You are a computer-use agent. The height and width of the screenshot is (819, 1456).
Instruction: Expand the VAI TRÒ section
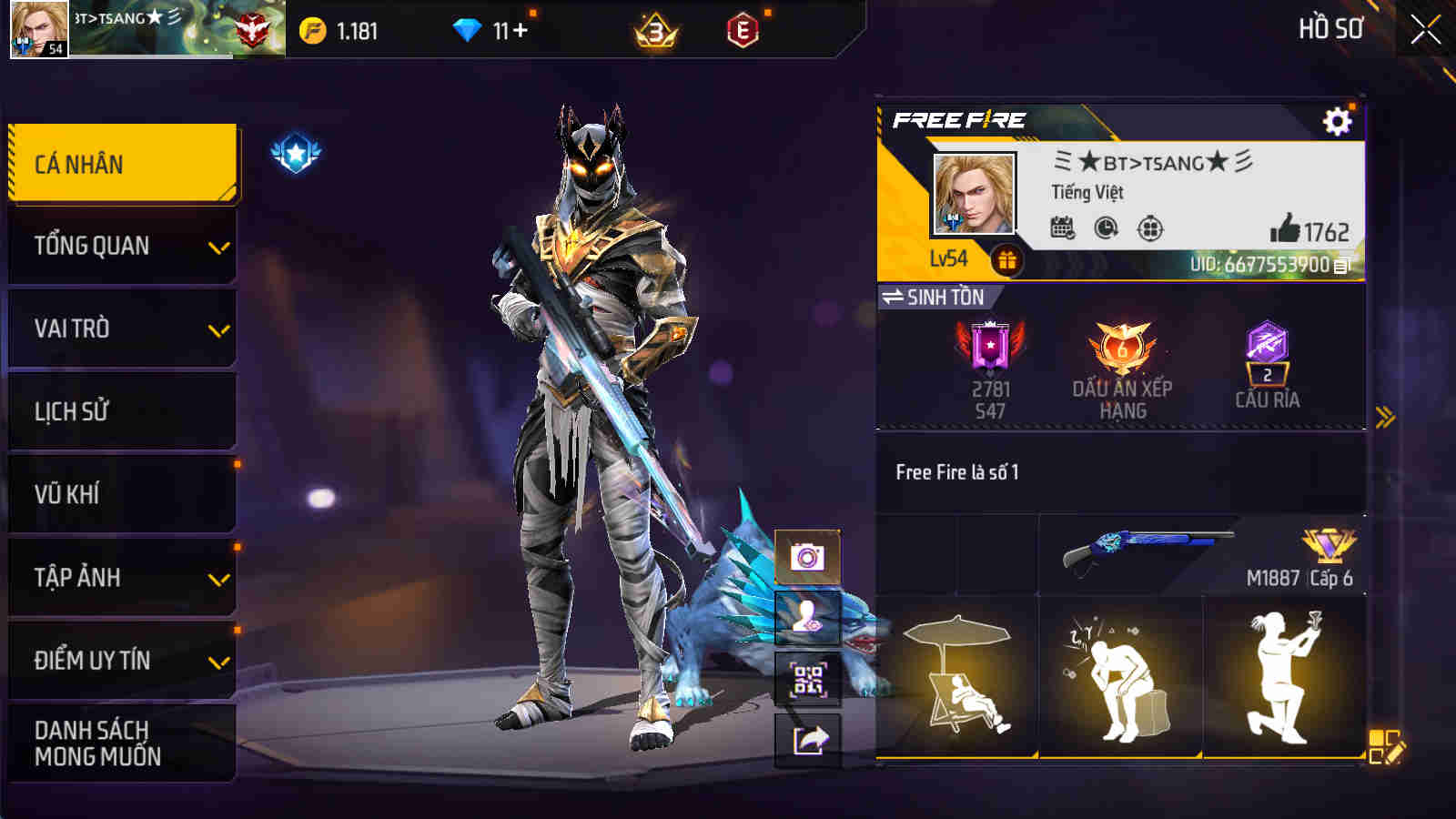tap(218, 329)
